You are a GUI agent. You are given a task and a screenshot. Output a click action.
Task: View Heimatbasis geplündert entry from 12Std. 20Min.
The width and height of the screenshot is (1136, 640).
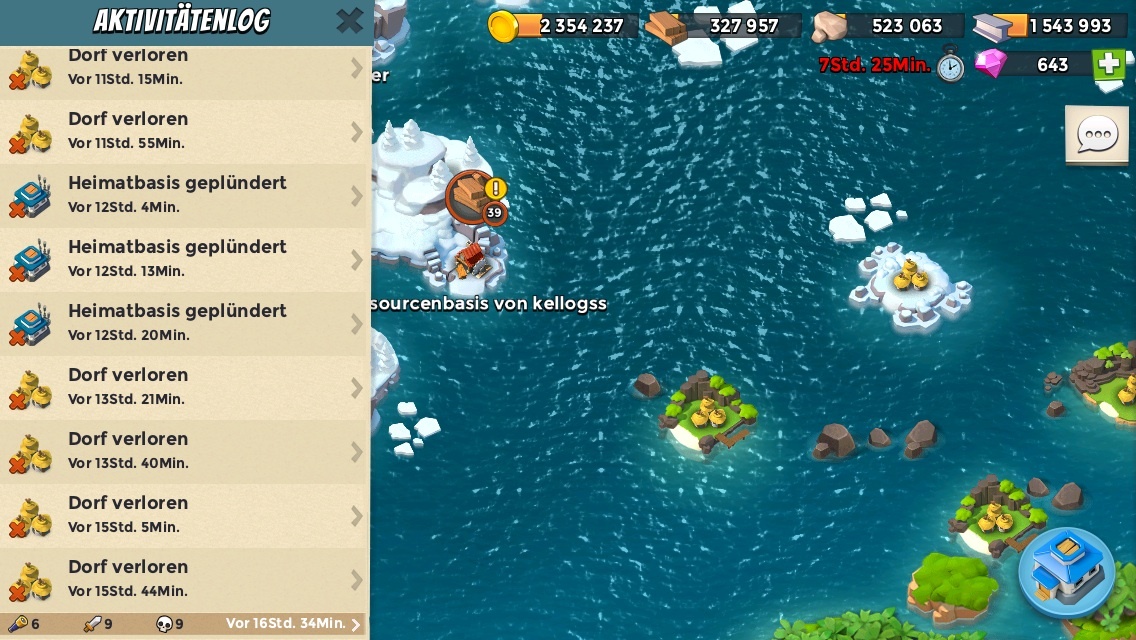(x=185, y=323)
